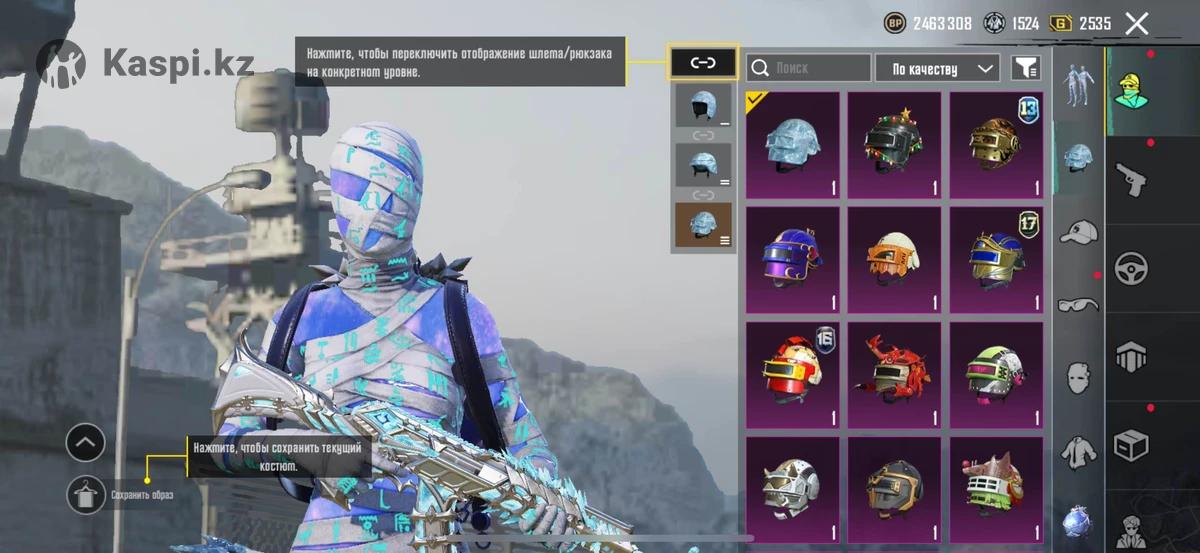Image resolution: width=1200 pixels, height=553 pixels.
Task: Select the gold helmet marked 13
Action: pyautogui.click(x=996, y=146)
